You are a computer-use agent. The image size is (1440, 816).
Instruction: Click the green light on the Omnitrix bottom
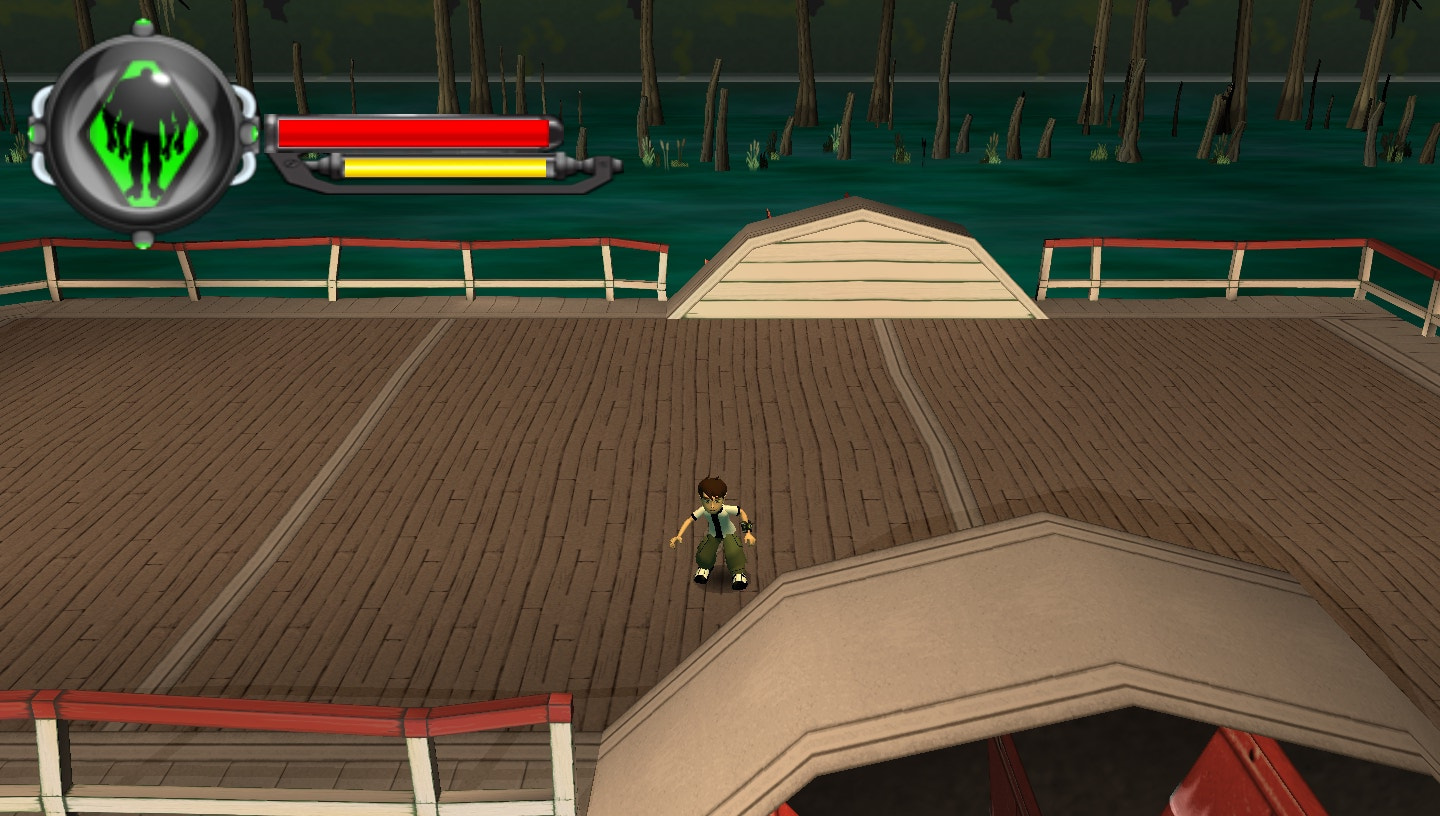tap(142, 244)
